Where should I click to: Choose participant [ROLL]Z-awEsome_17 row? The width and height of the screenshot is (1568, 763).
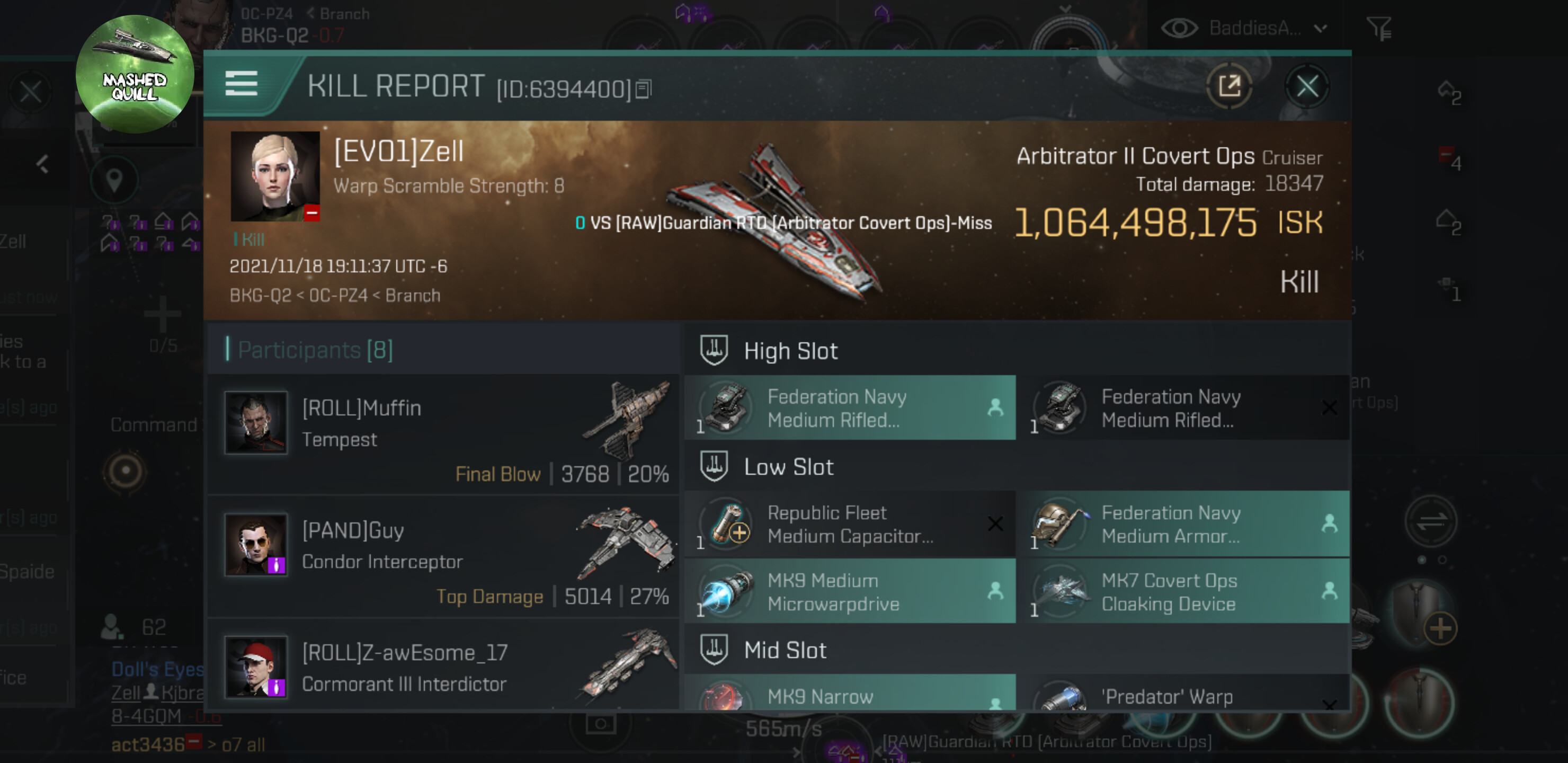(443, 668)
